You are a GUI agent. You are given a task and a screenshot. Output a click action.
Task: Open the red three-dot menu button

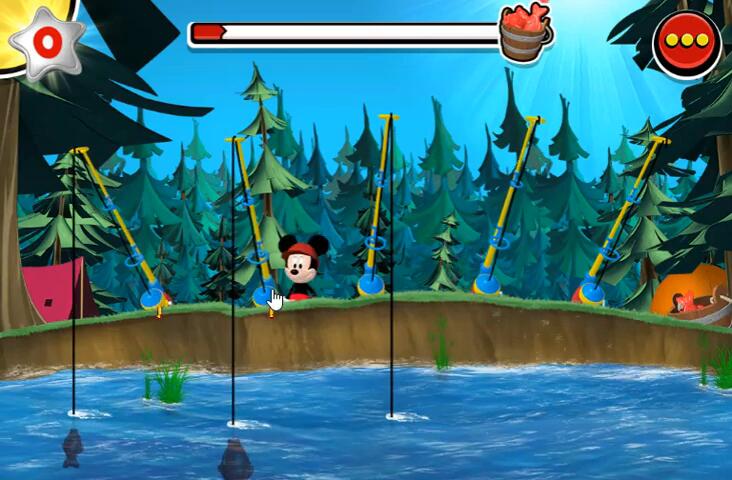coord(687,42)
